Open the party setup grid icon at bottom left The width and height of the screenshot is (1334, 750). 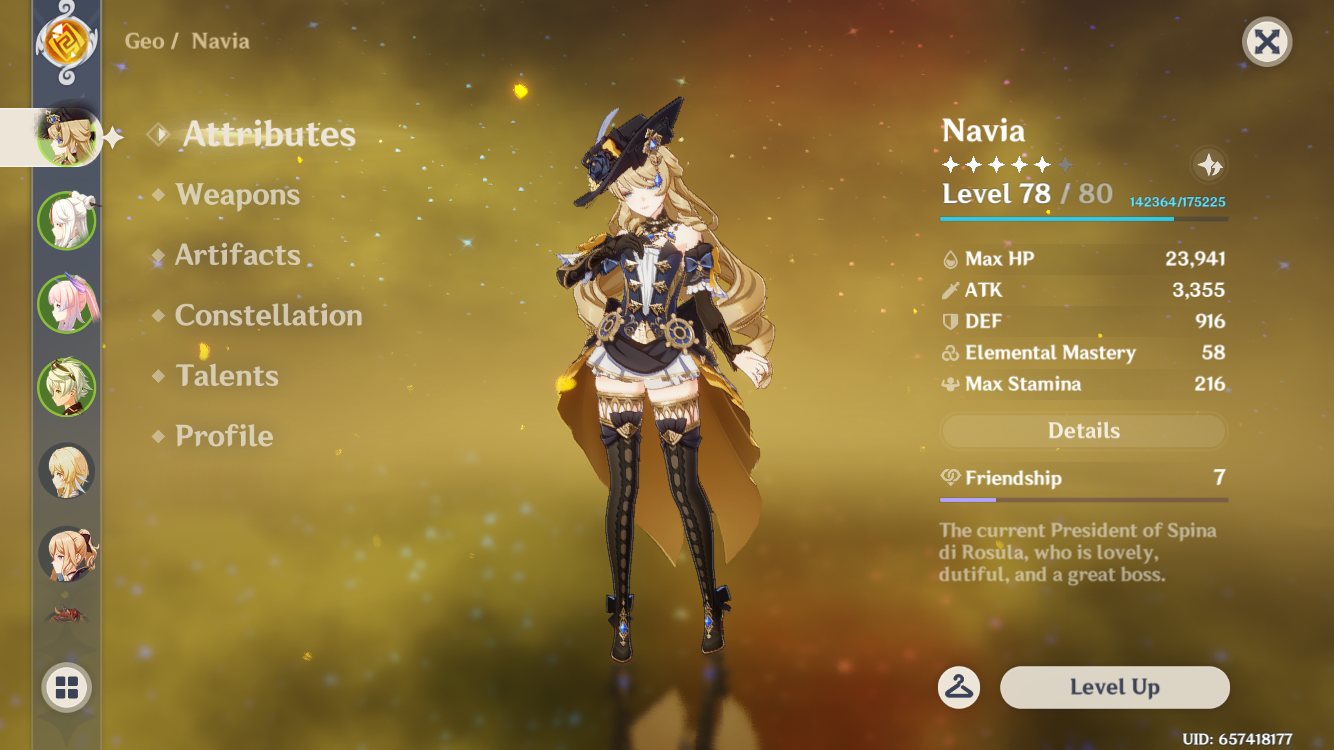(66, 688)
